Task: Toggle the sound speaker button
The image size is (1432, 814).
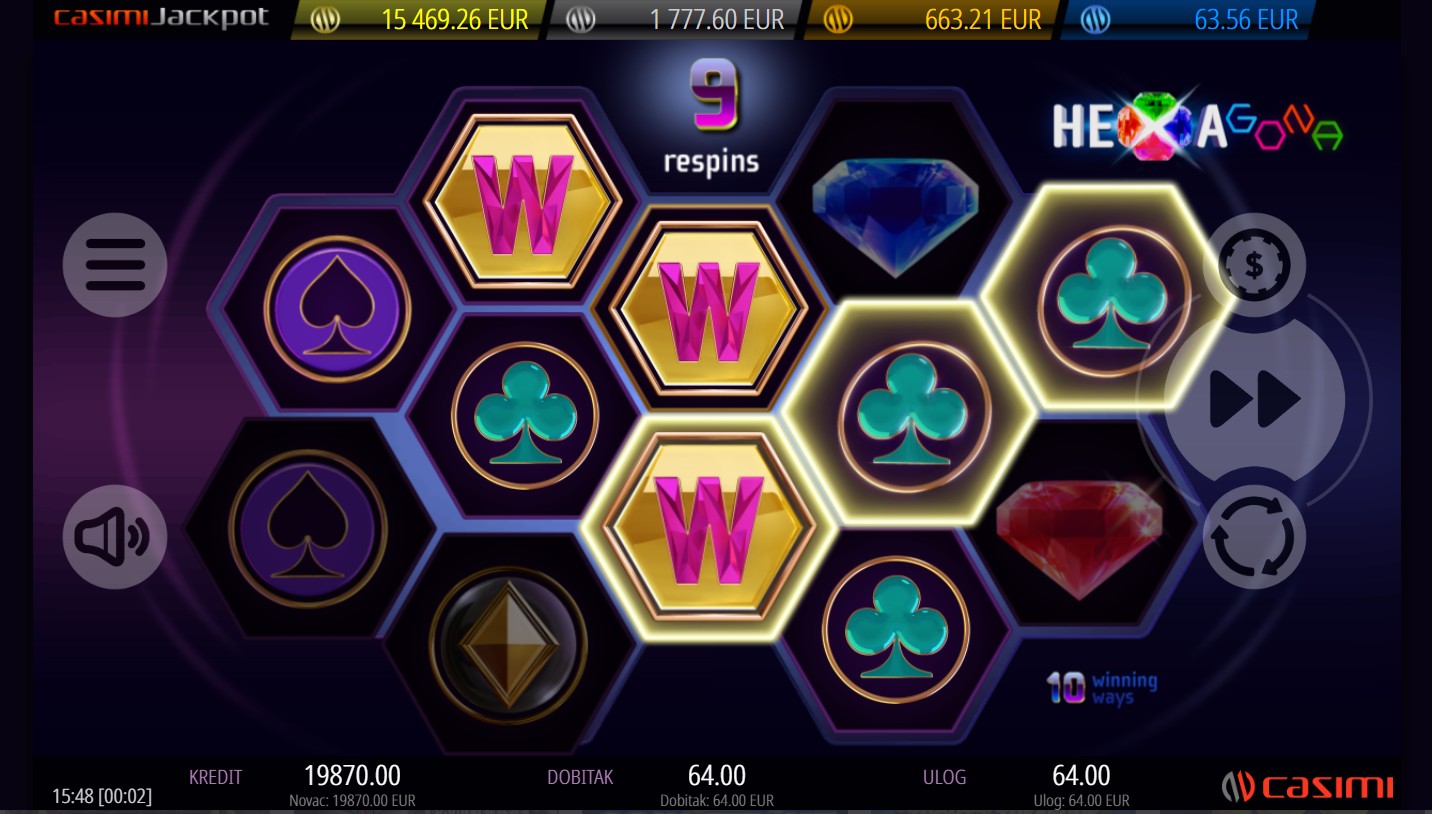Action: [115, 537]
